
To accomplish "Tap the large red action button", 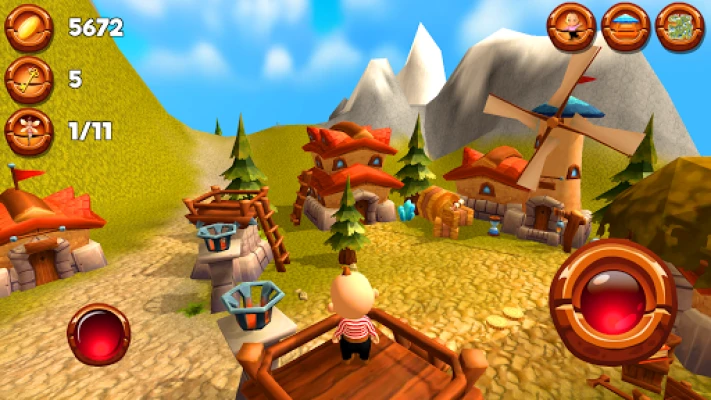I will click(x=612, y=300).
